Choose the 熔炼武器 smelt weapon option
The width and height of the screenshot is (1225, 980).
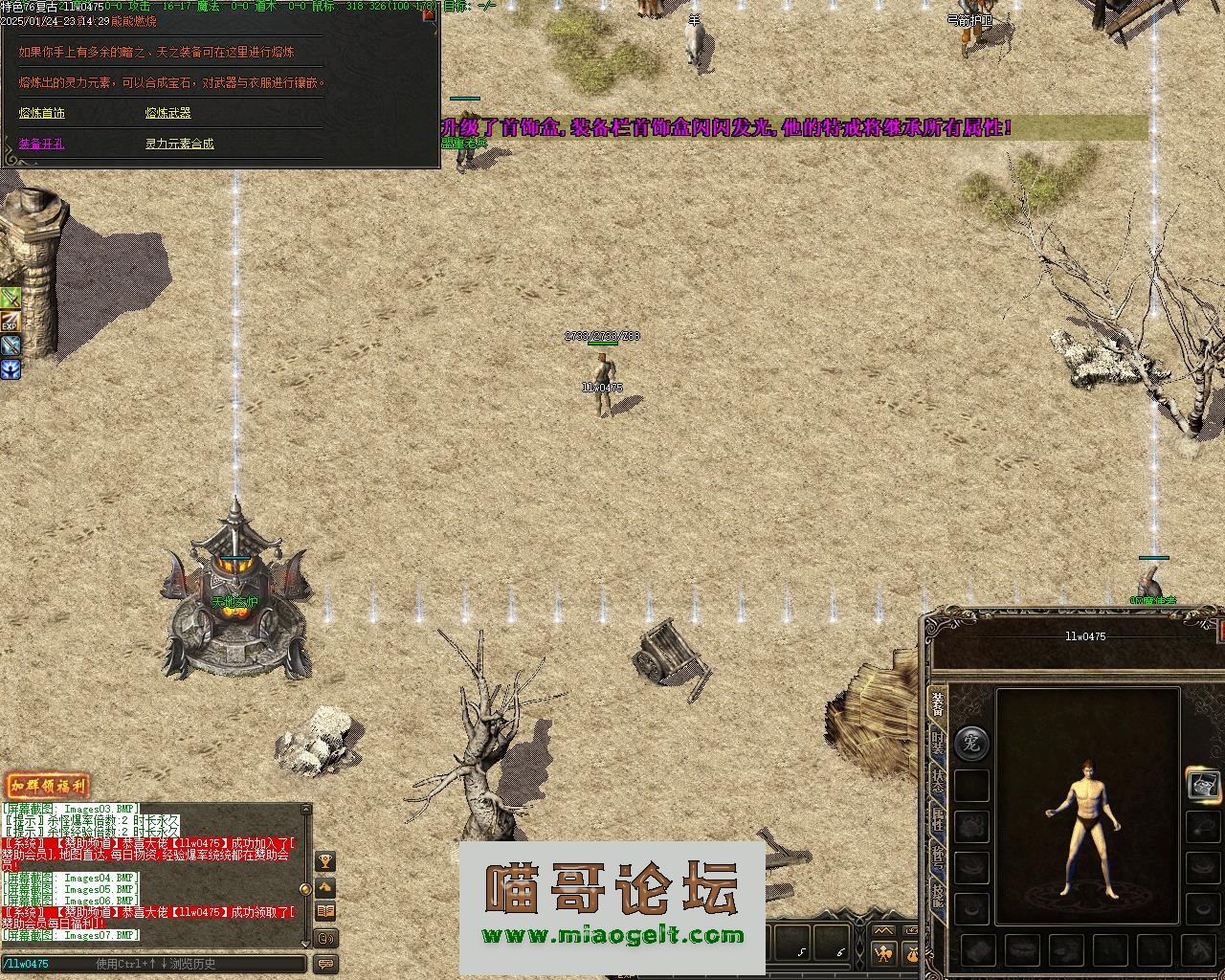(x=168, y=113)
